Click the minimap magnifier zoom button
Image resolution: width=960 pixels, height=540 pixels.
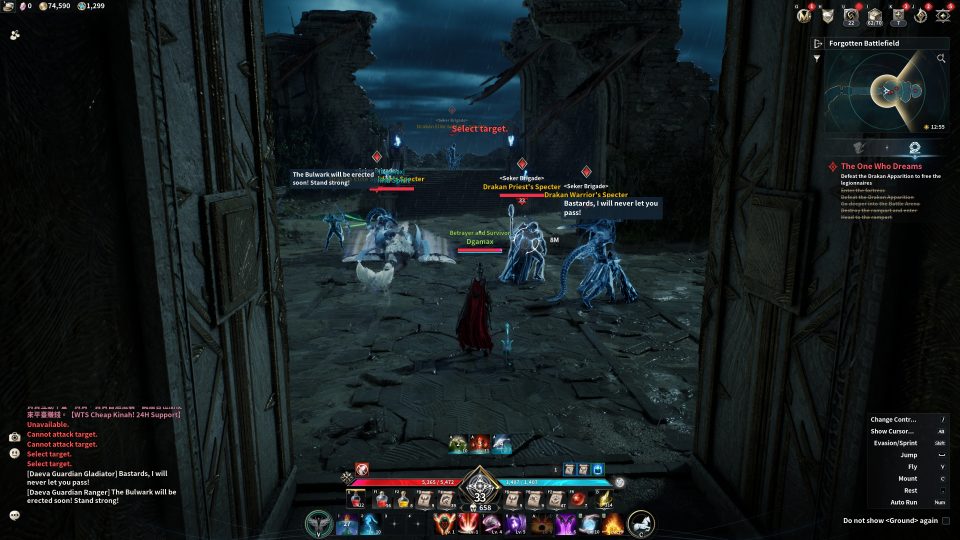pos(941,59)
